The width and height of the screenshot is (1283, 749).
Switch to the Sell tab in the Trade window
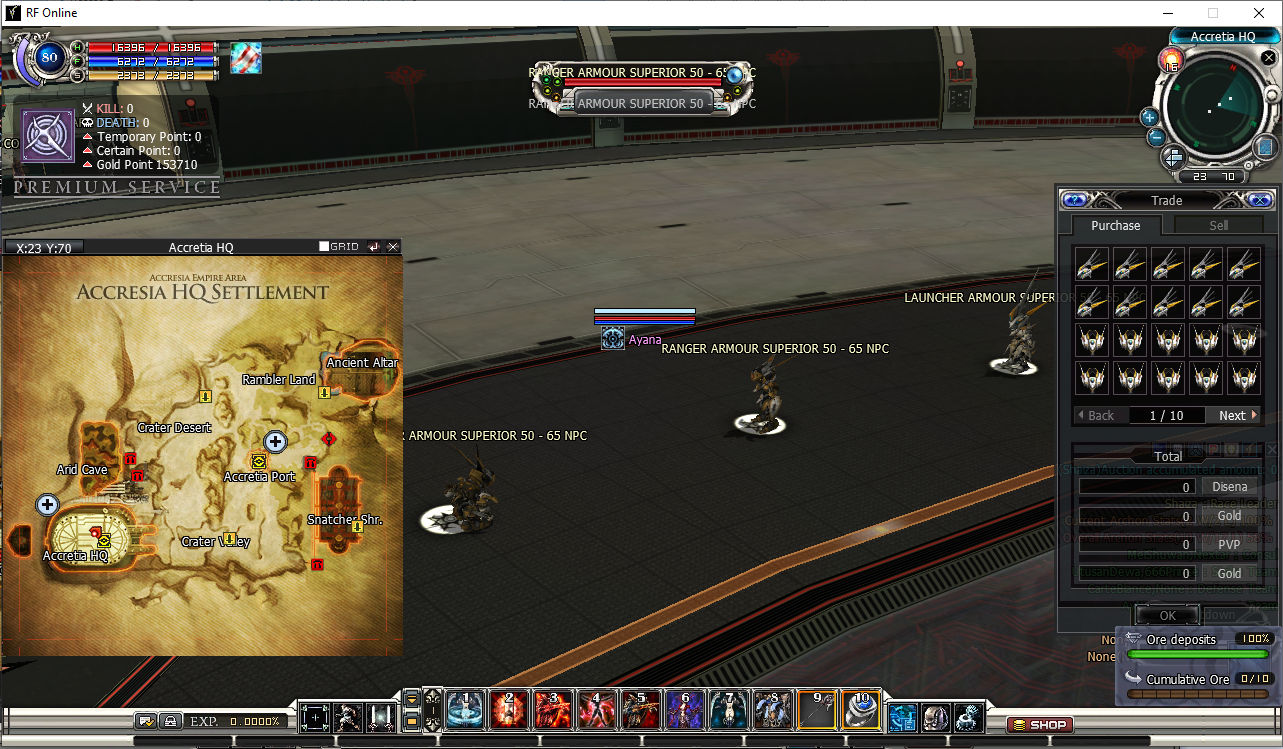[1217, 225]
